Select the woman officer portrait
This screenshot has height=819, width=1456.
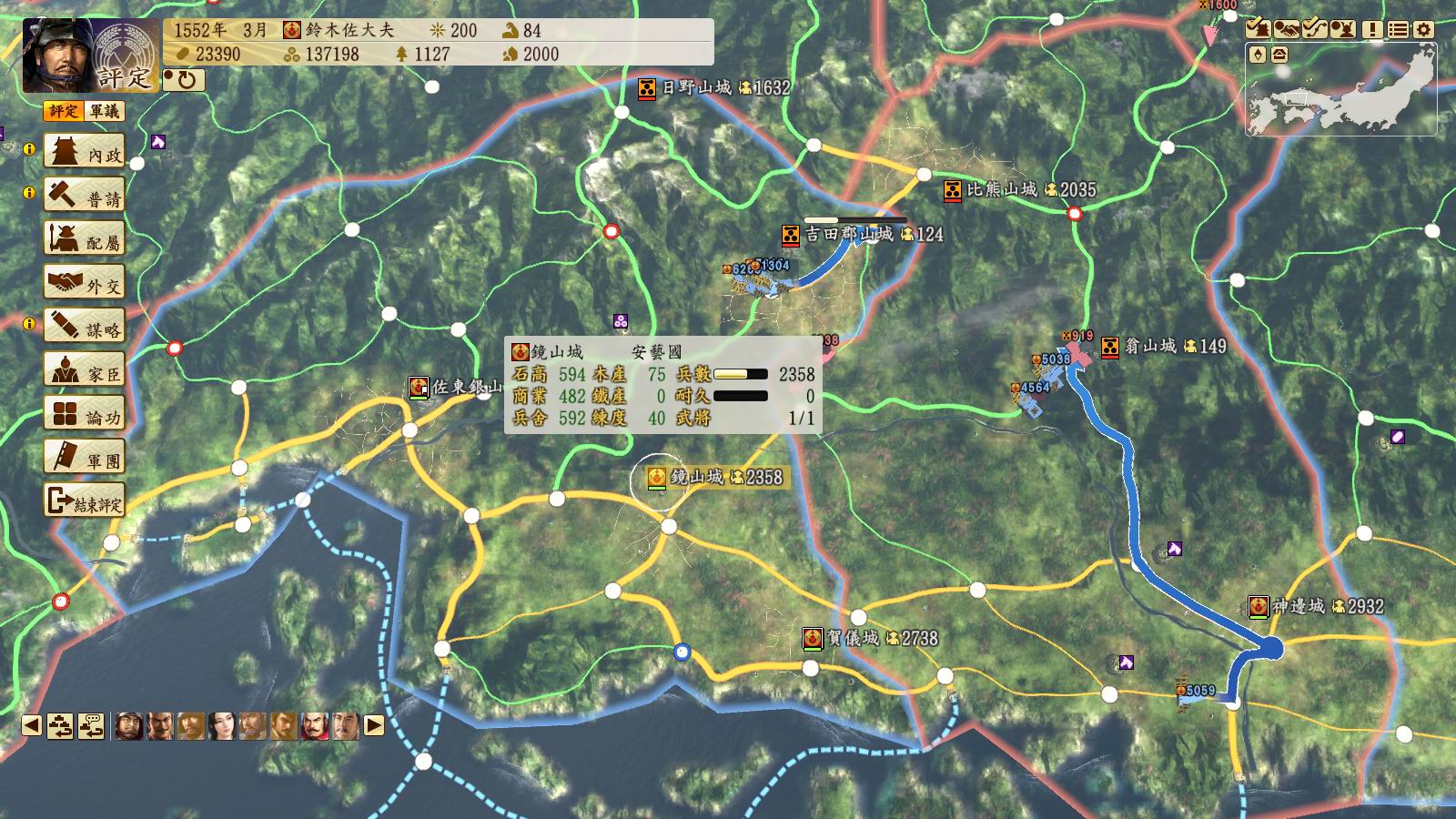point(222,726)
